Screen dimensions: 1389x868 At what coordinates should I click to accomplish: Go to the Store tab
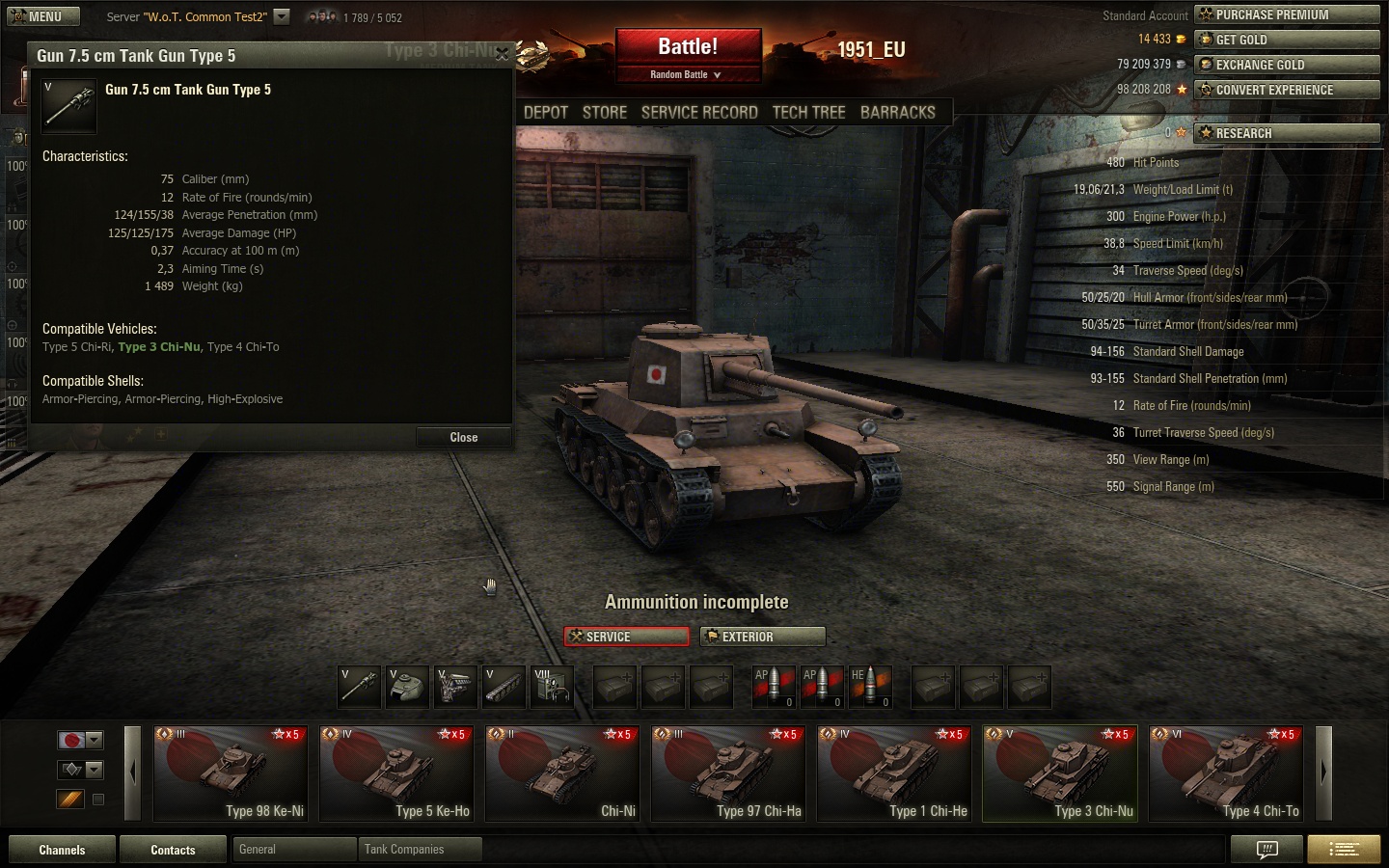[605, 113]
